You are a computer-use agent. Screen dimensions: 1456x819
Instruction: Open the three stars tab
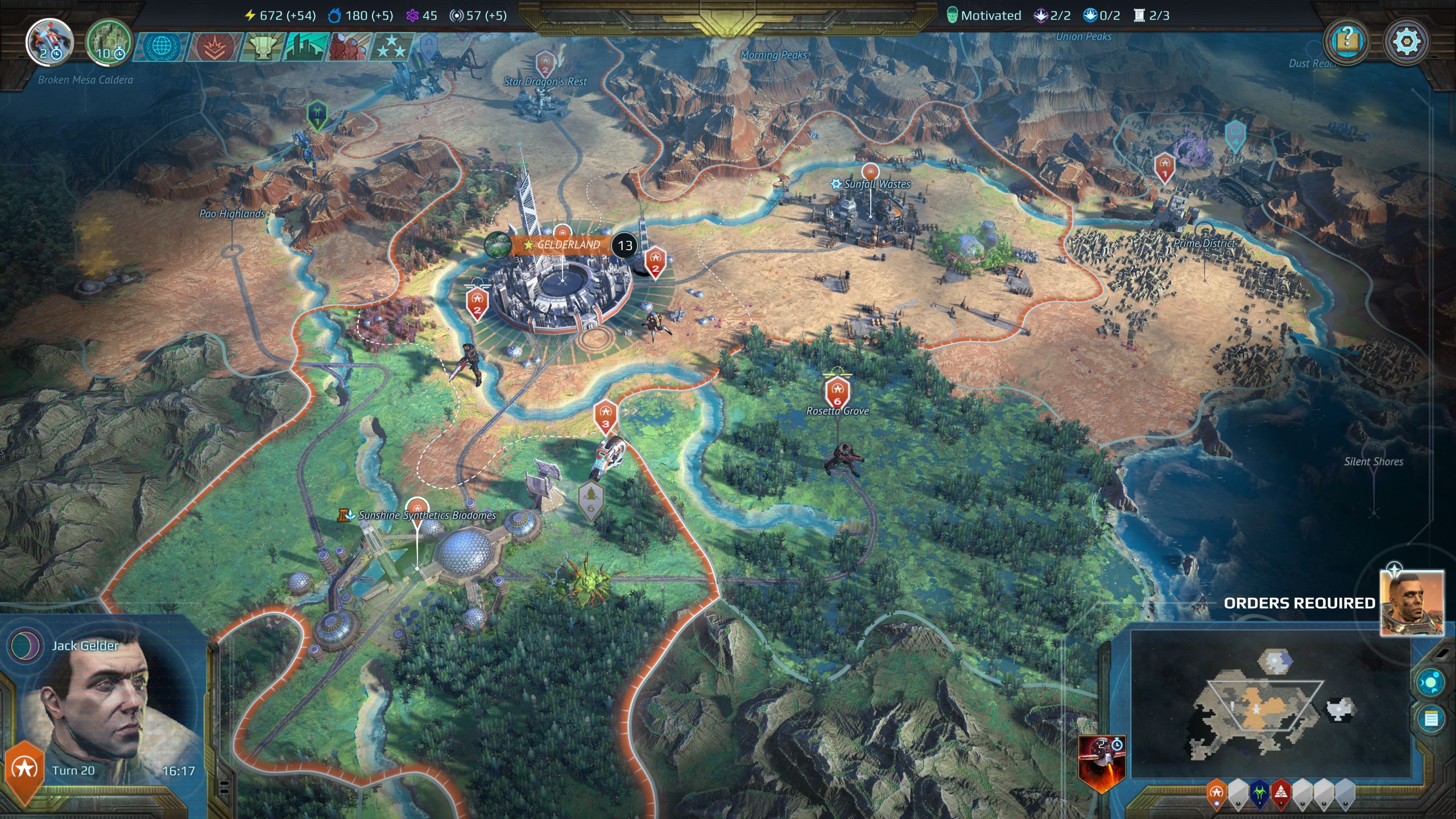[x=391, y=47]
